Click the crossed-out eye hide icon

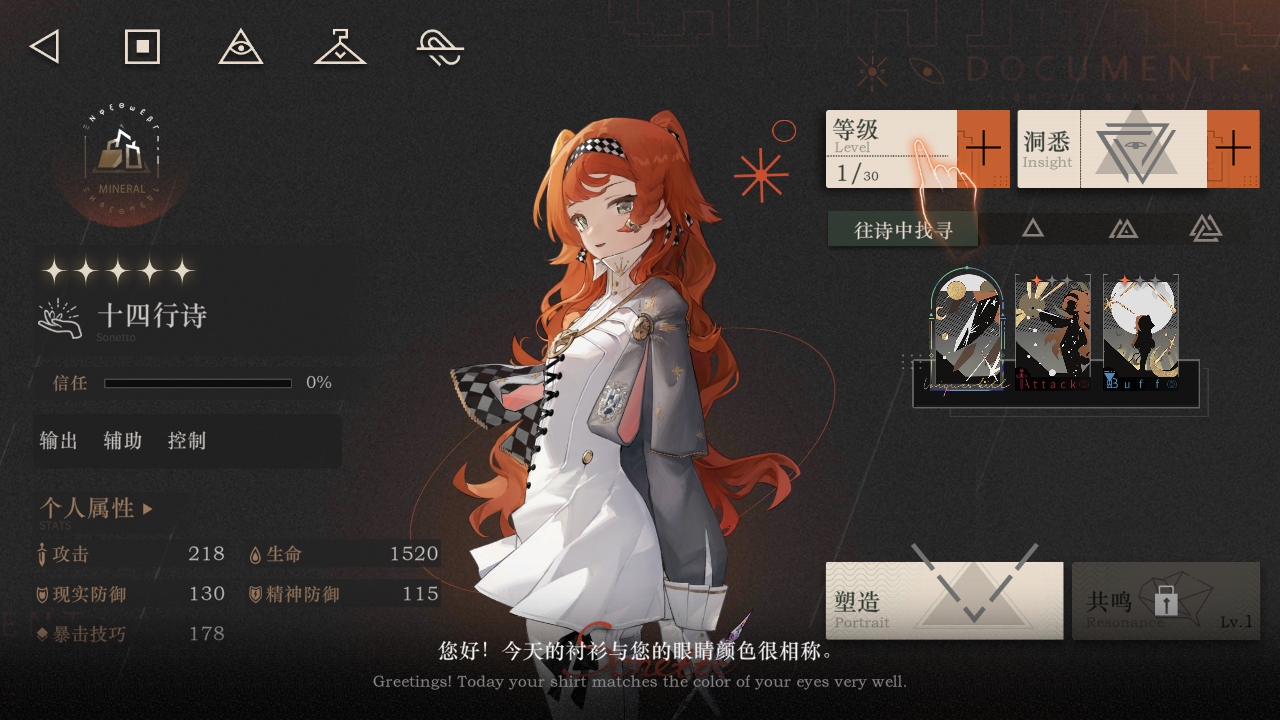(x=440, y=47)
